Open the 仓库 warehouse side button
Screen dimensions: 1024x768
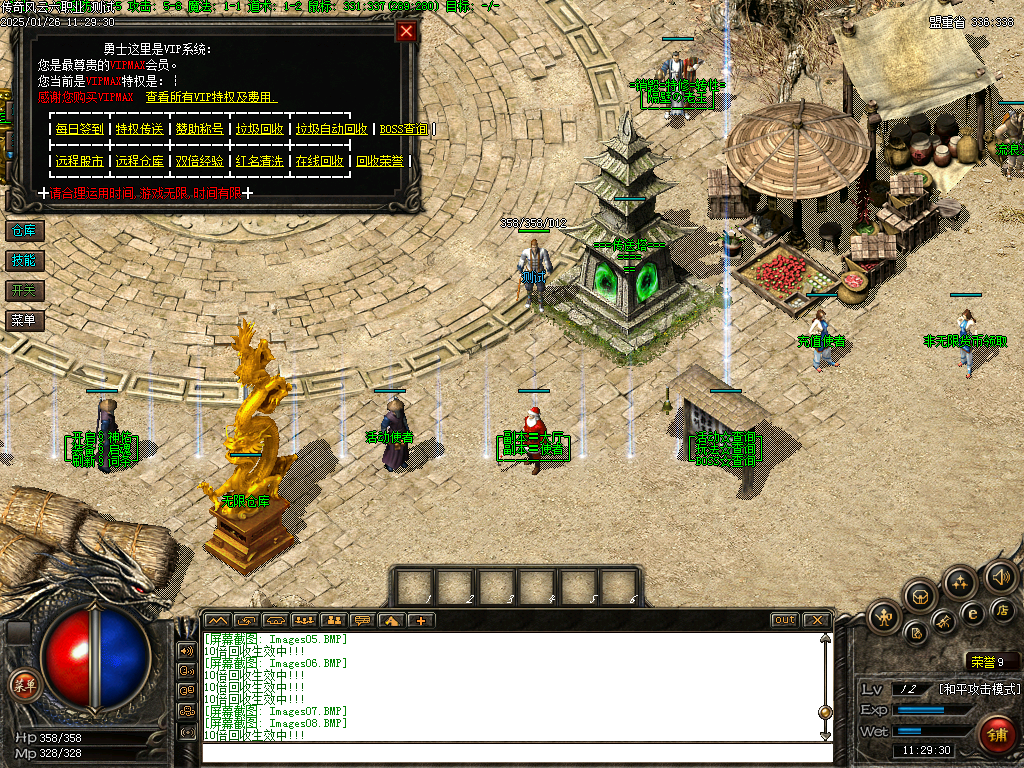pyautogui.click(x=23, y=231)
